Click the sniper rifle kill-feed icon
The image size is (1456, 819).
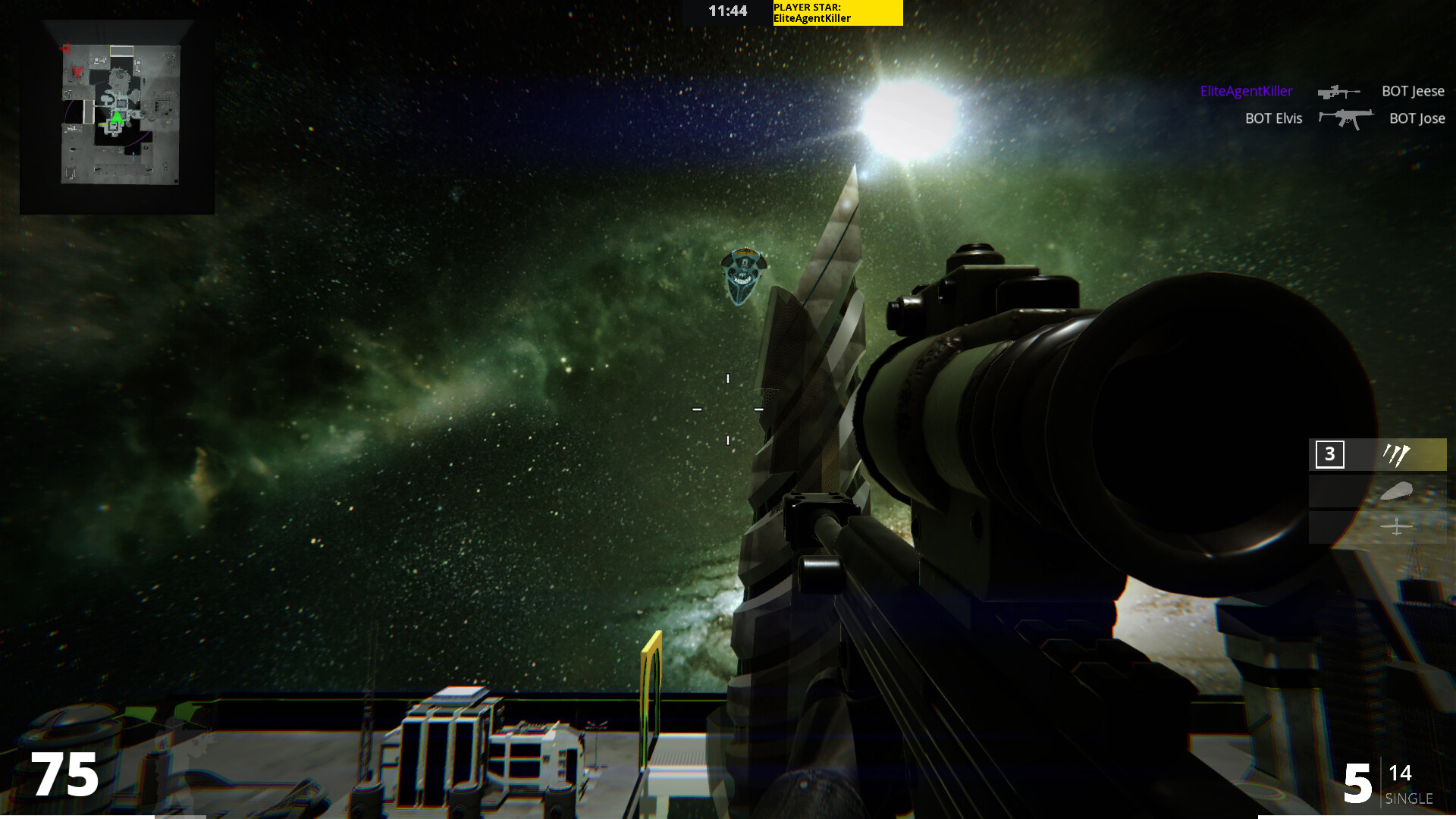[1338, 91]
